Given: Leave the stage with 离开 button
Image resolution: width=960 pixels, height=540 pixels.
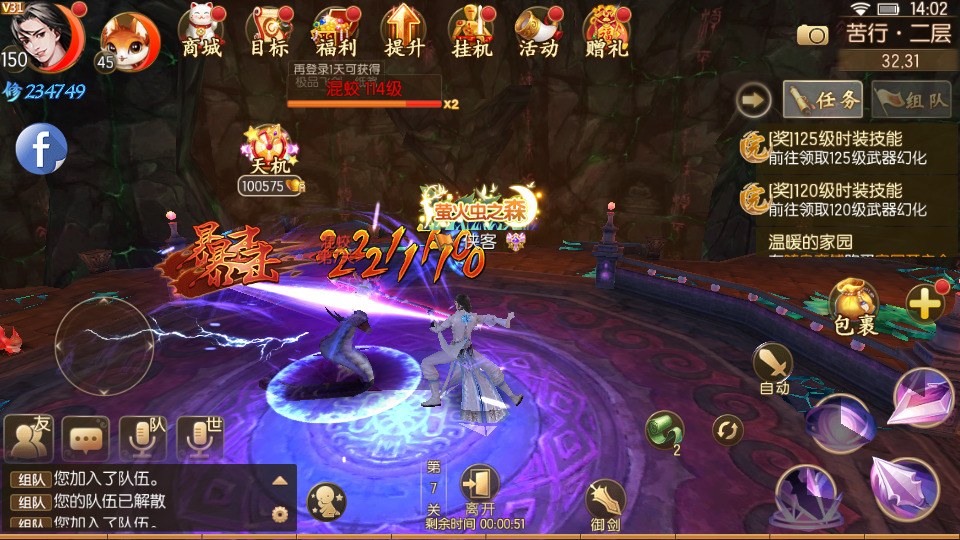Looking at the screenshot, I should click(x=480, y=488).
